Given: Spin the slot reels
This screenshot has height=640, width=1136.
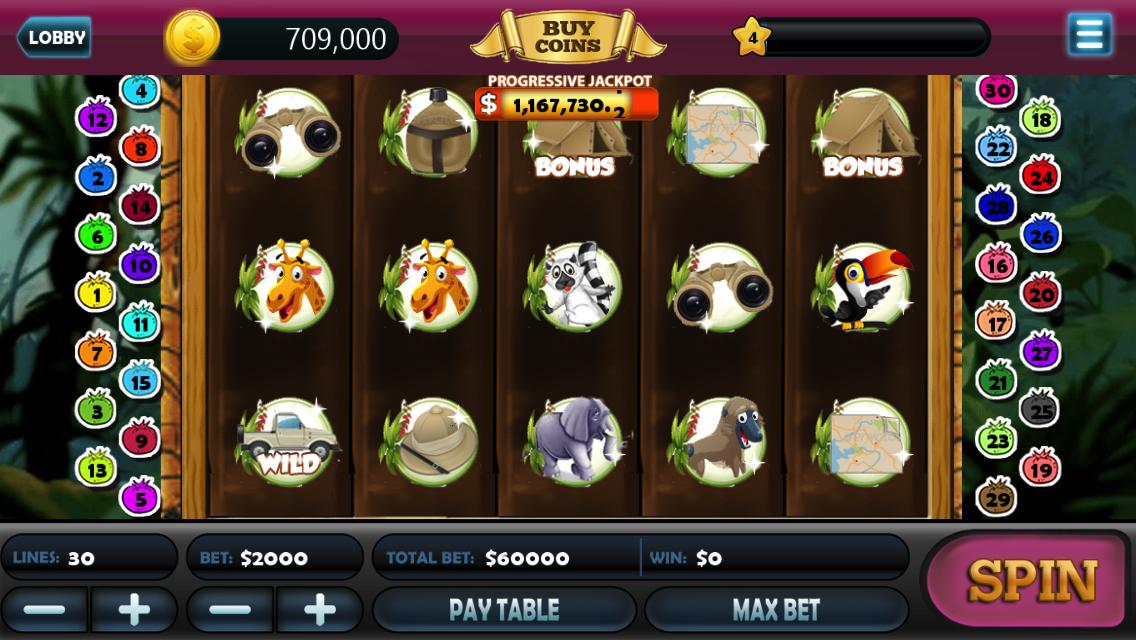Looking at the screenshot, I should tap(1032, 580).
